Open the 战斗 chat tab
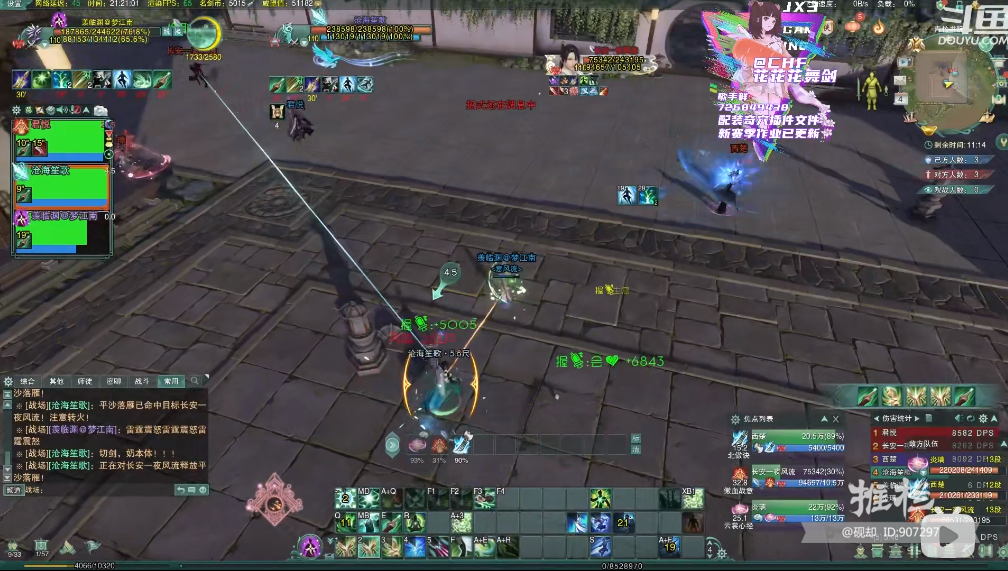Viewport: 1008px width, 571px height. click(142, 381)
